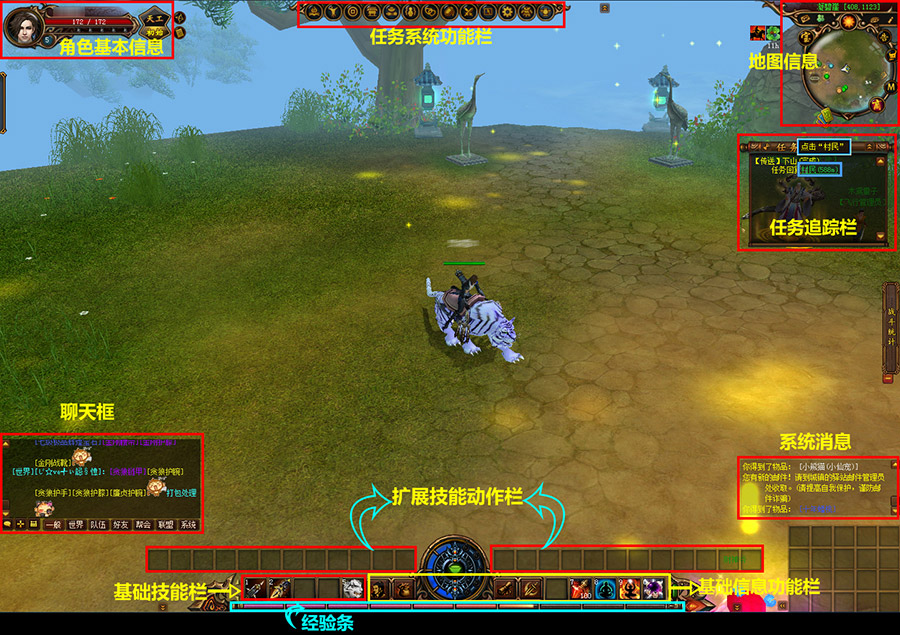Select the 一般 (General) chat tab
This screenshot has height=635, width=900.
53,524
